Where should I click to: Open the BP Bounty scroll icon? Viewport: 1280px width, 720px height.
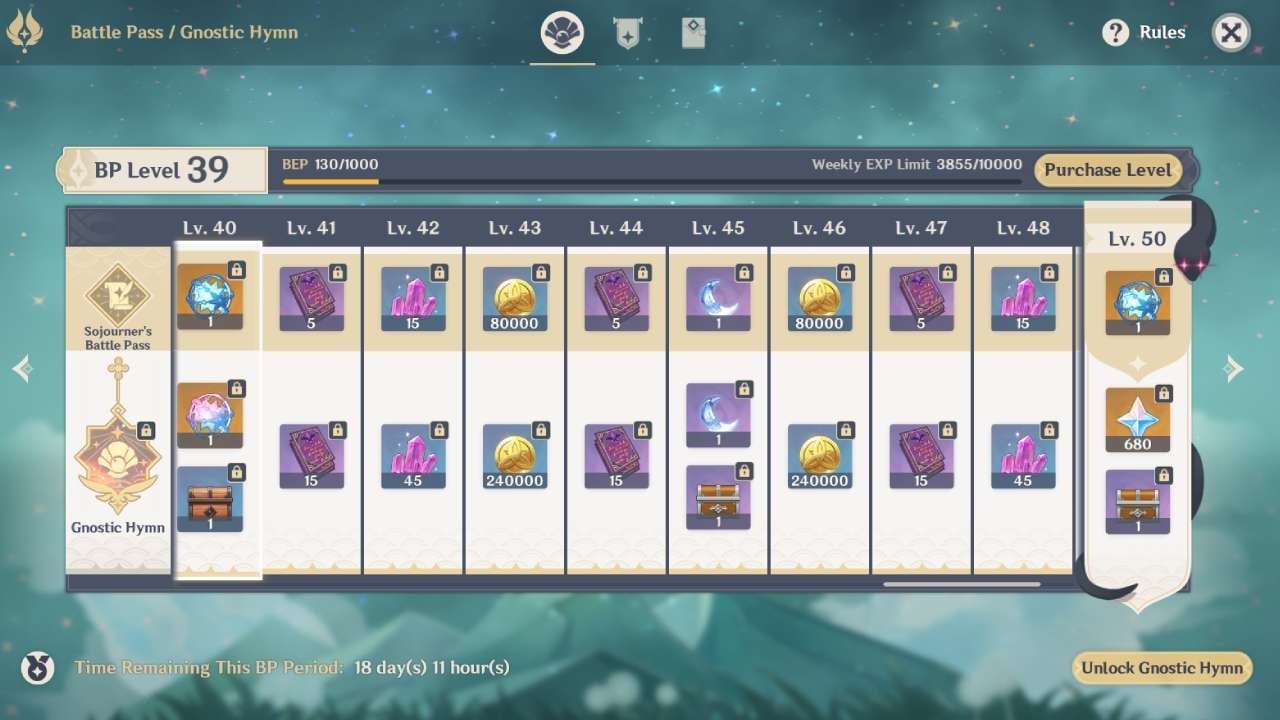click(x=693, y=31)
